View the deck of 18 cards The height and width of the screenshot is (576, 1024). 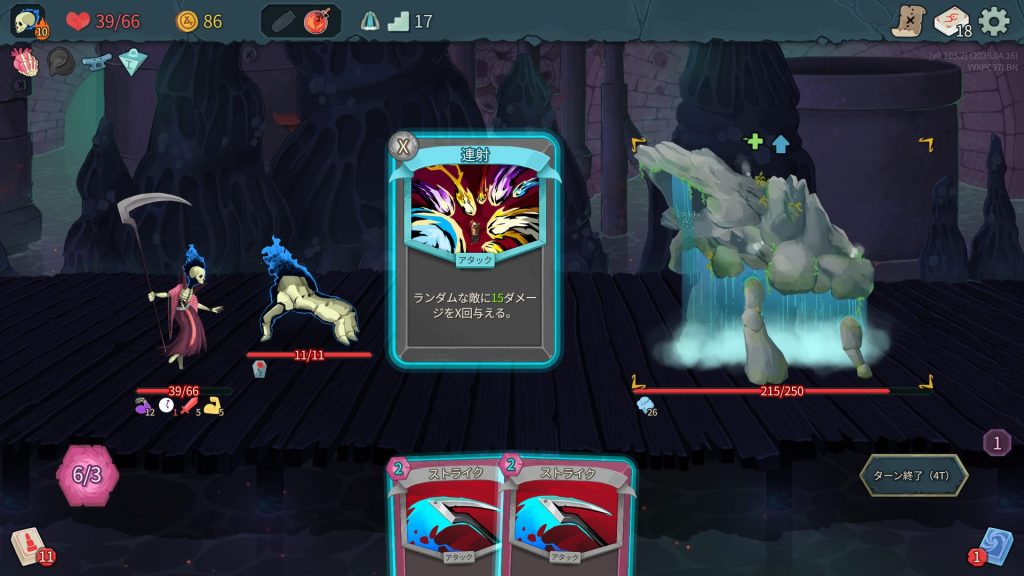(951, 20)
